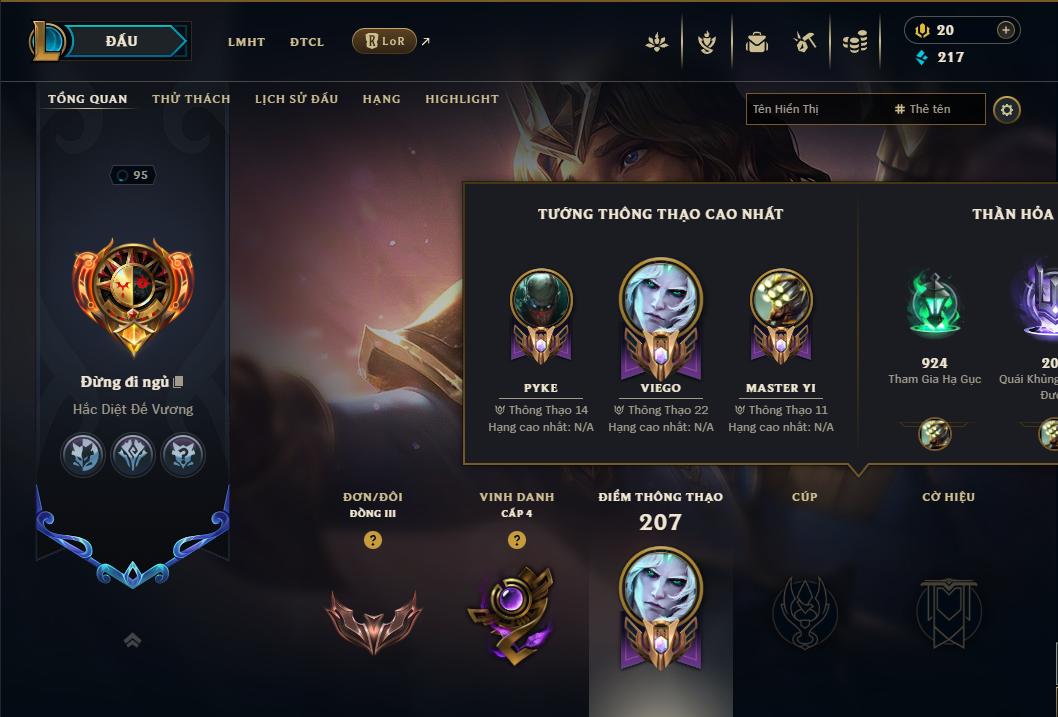Launch the LoR external link
1058x717 pixels.
point(385,41)
